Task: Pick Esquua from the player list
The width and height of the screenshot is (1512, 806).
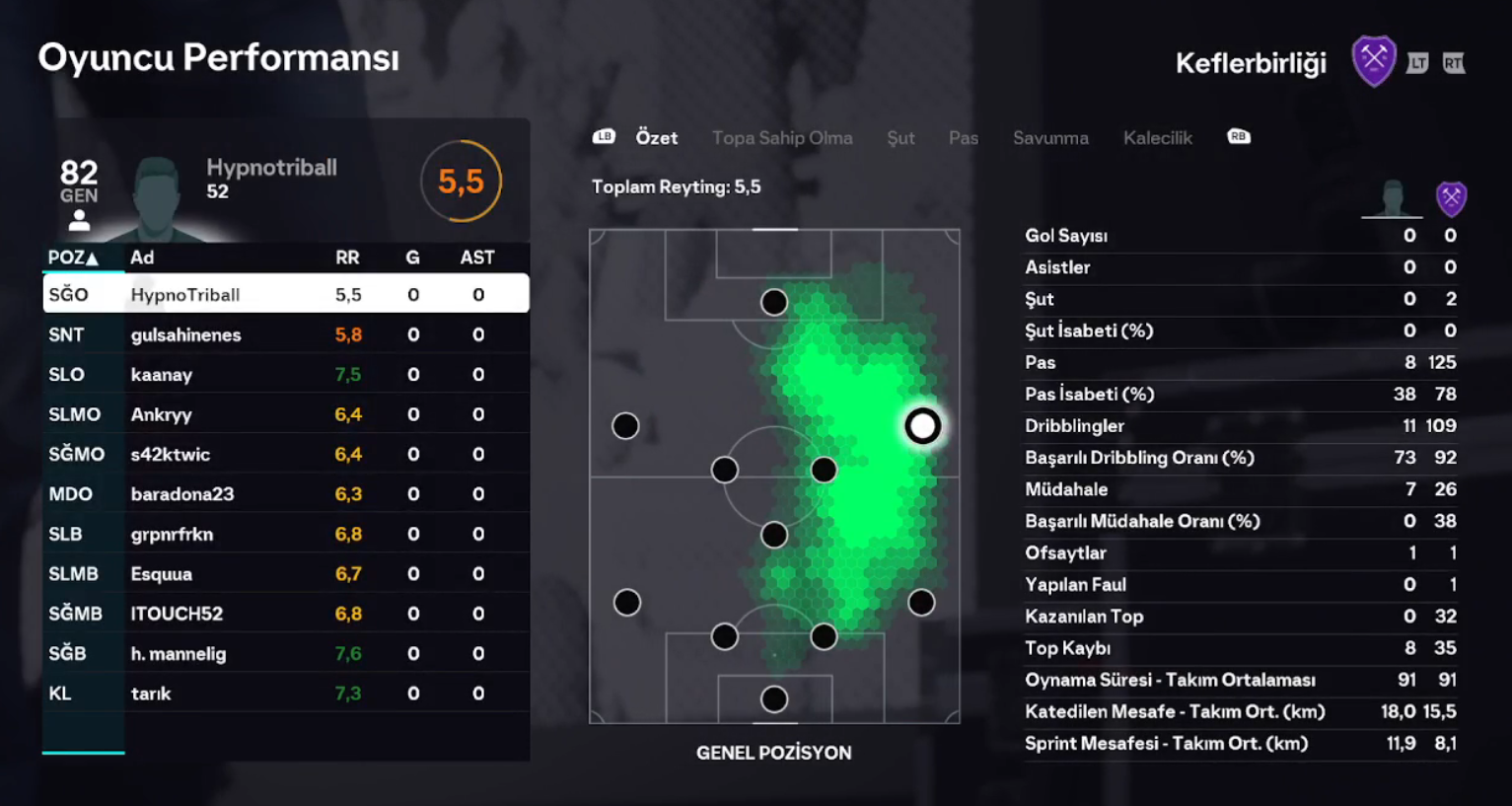Action: [286, 574]
